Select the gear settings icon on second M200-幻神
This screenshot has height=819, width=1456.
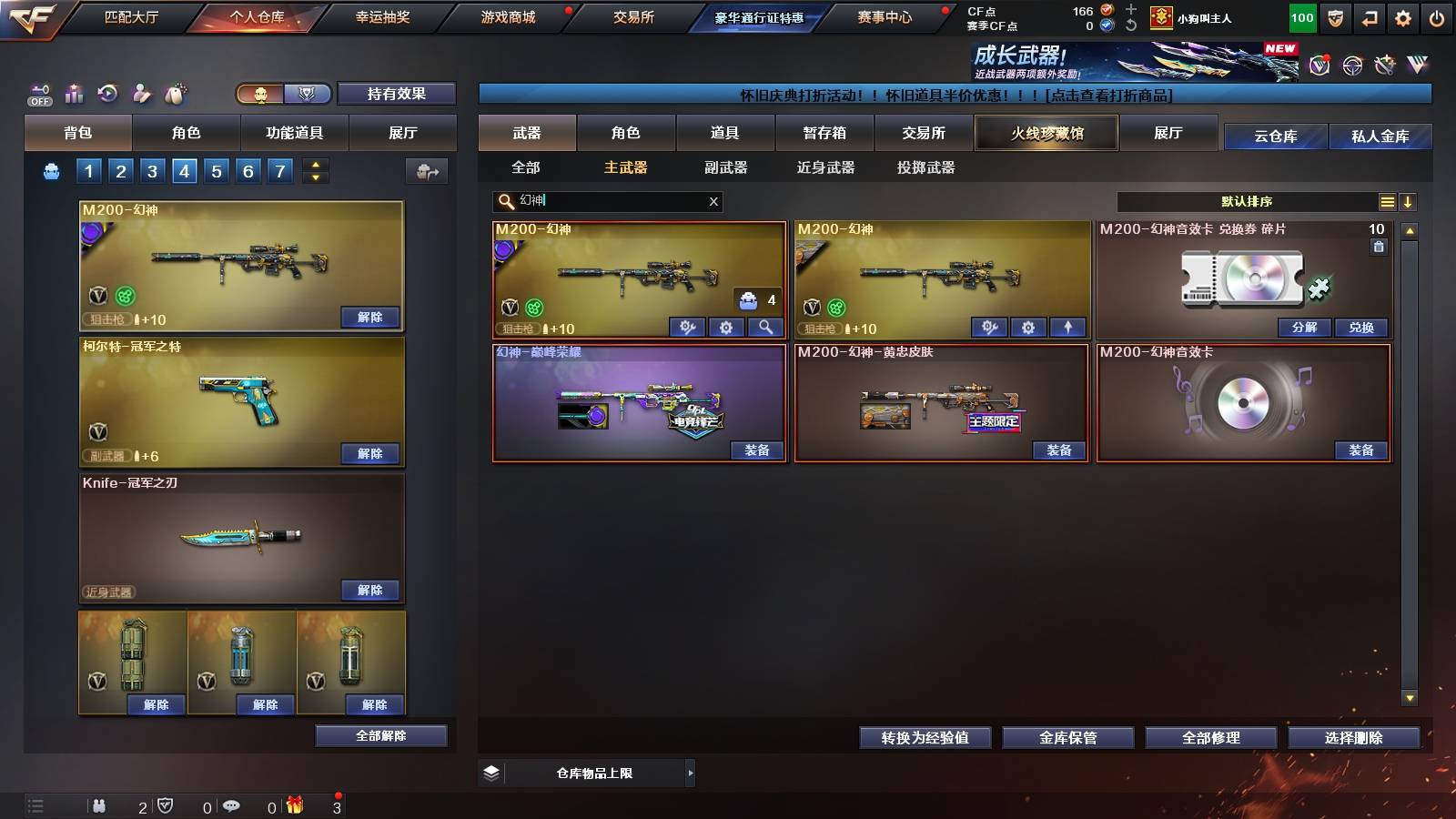tap(1029, 327)
